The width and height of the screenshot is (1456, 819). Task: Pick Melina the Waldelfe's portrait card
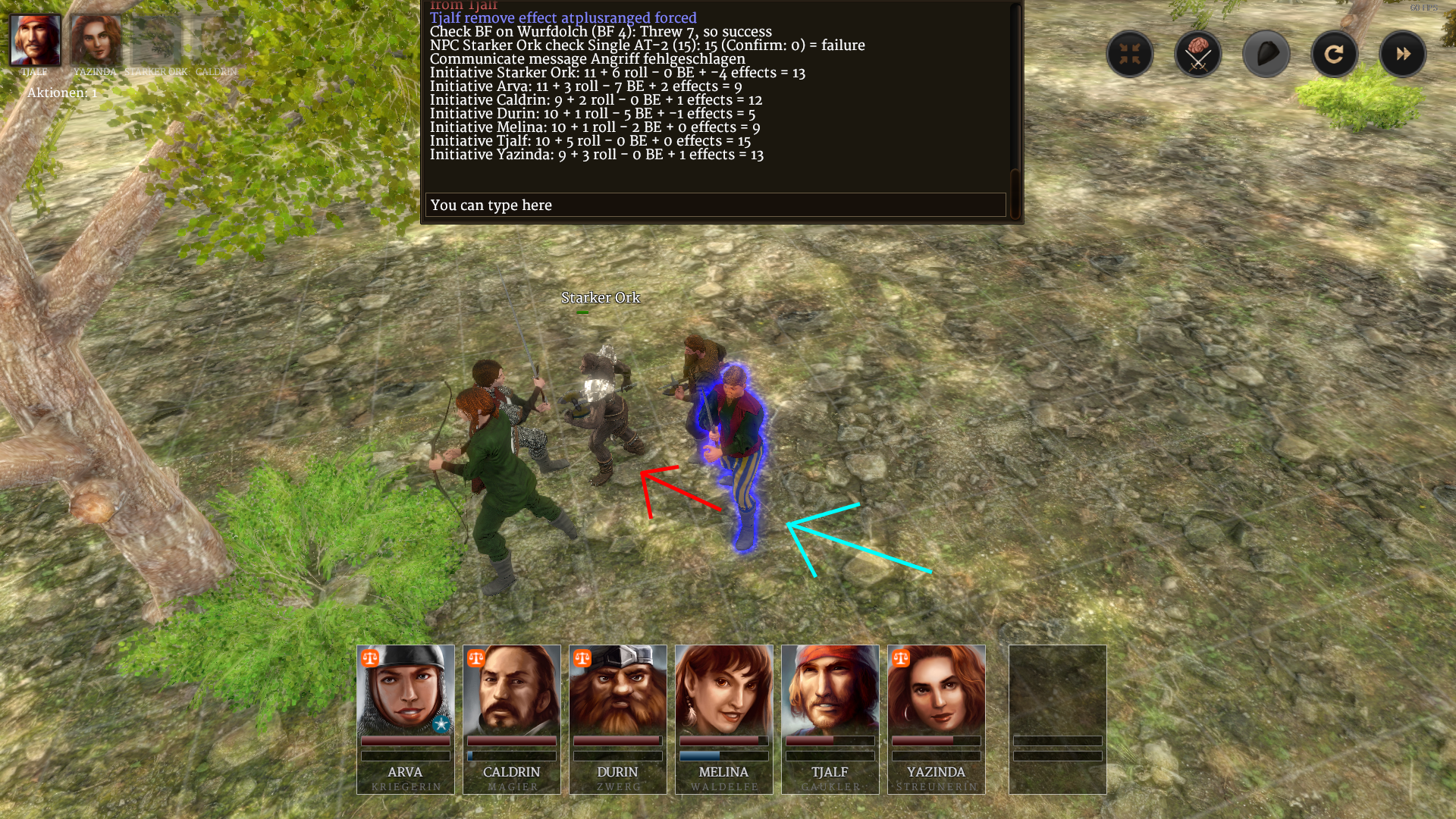[x=724, y=718]
